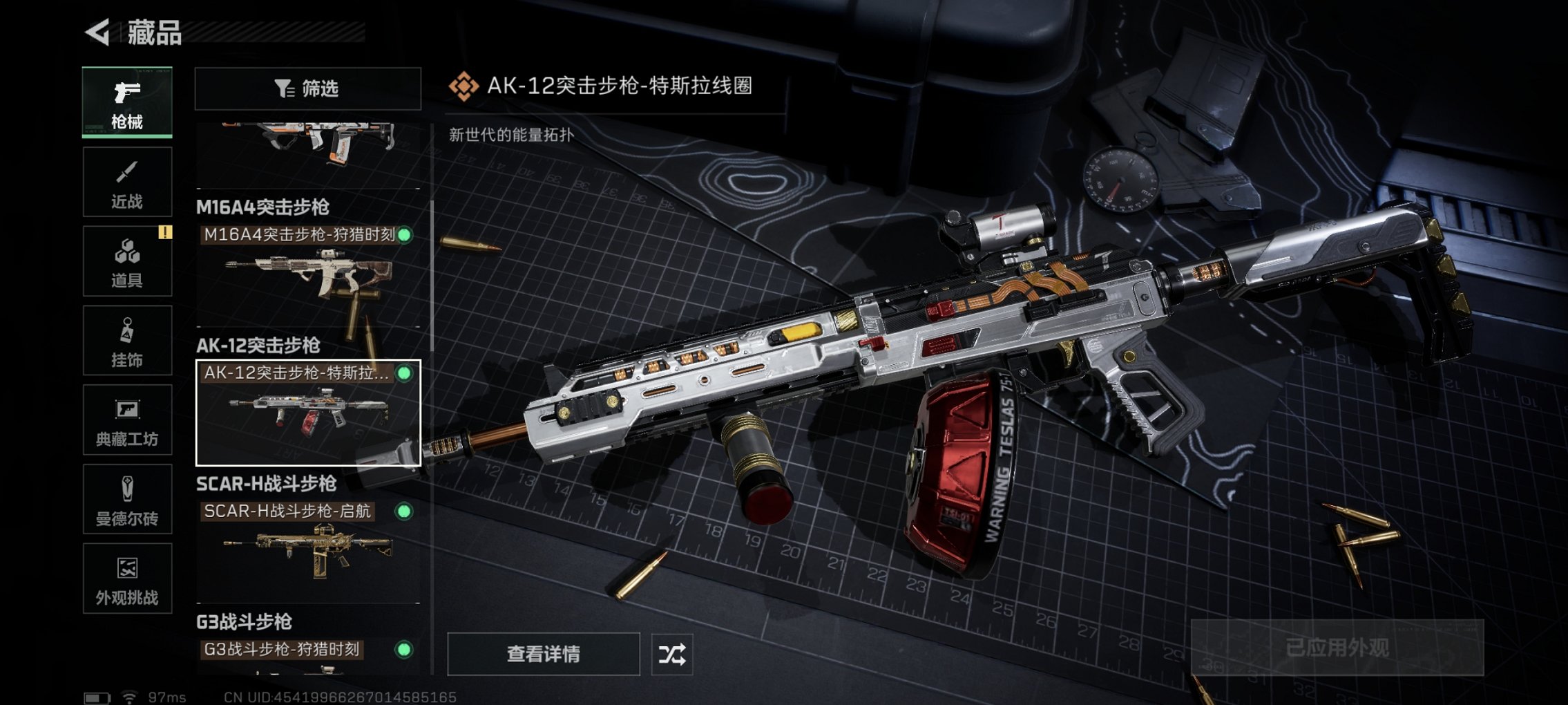Select the 曼德尔砖 Mandel Brick icon
This screenshot has height=705, width=1568.
tap(127, 500)
